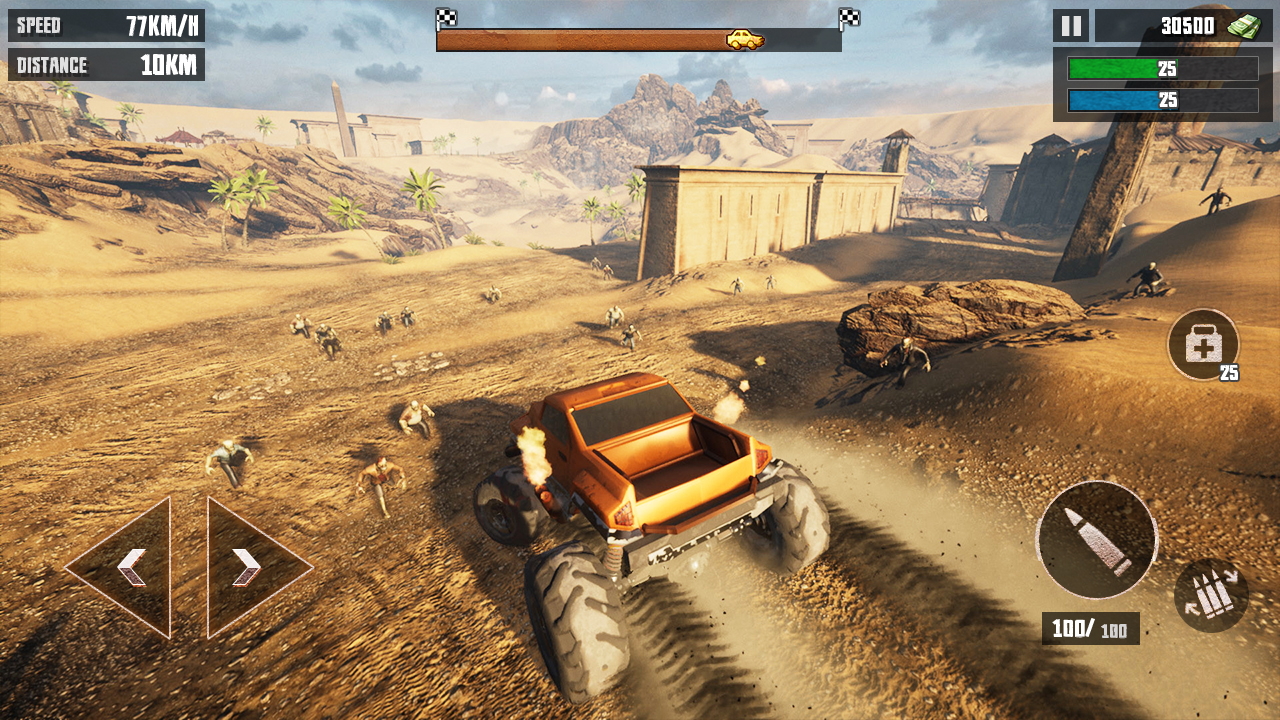Use the medkit health button
Viewport: 1280px width, 720px height.
[x=1203, y=345]
